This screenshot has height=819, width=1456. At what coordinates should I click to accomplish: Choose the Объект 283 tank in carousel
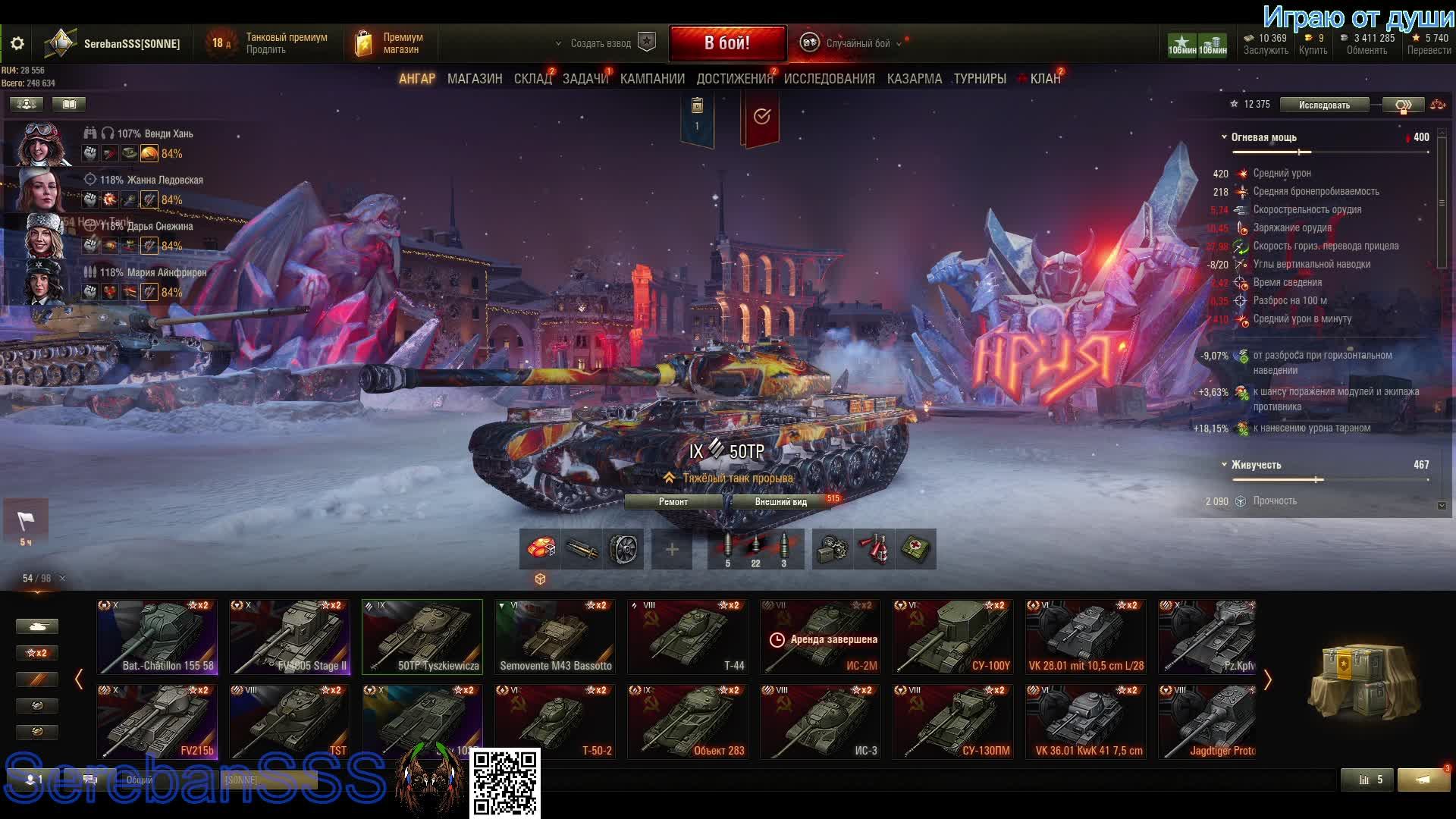click(688, 722)
